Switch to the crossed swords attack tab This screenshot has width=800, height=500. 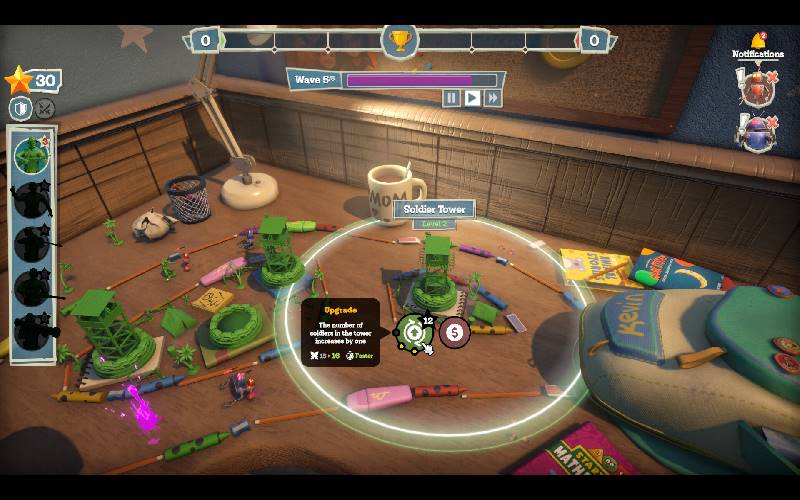click(45, 108)
